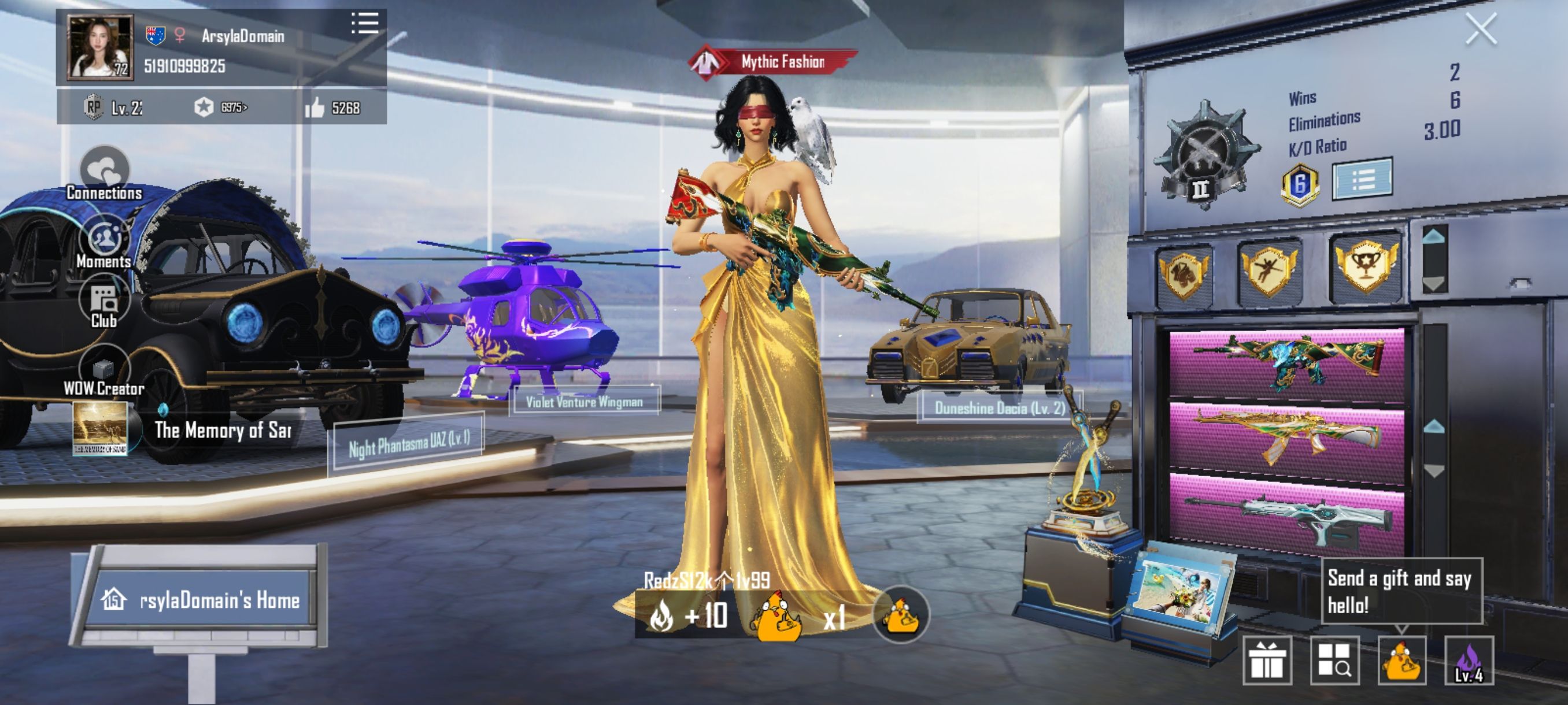Give a like with the thumbs-up icon

coord(315,108)
